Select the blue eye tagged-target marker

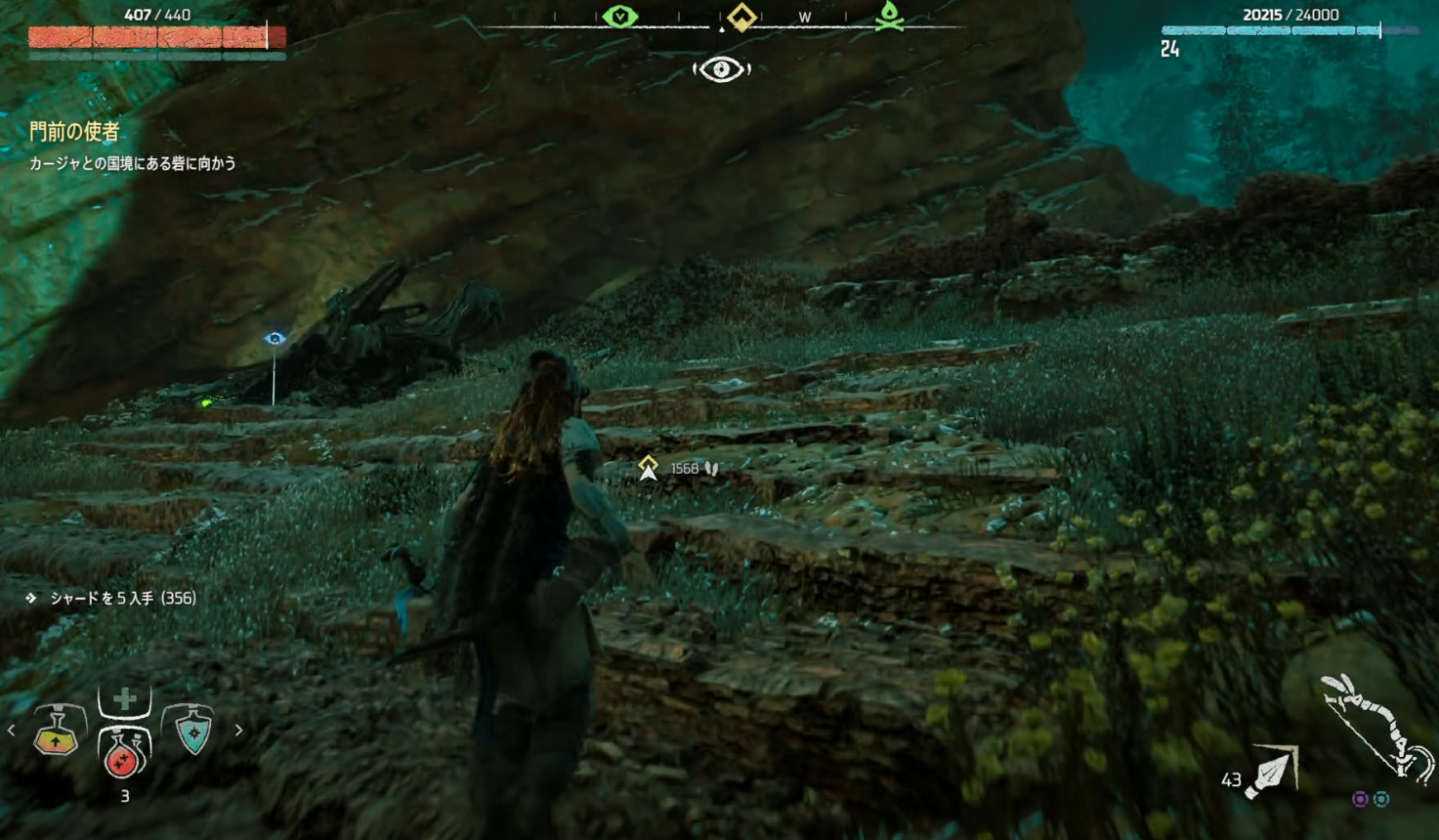[275, 339]
